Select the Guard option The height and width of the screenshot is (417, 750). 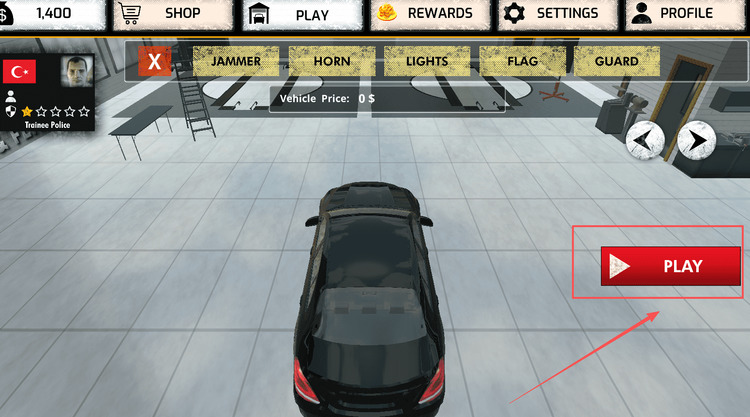tap(617, 61)
